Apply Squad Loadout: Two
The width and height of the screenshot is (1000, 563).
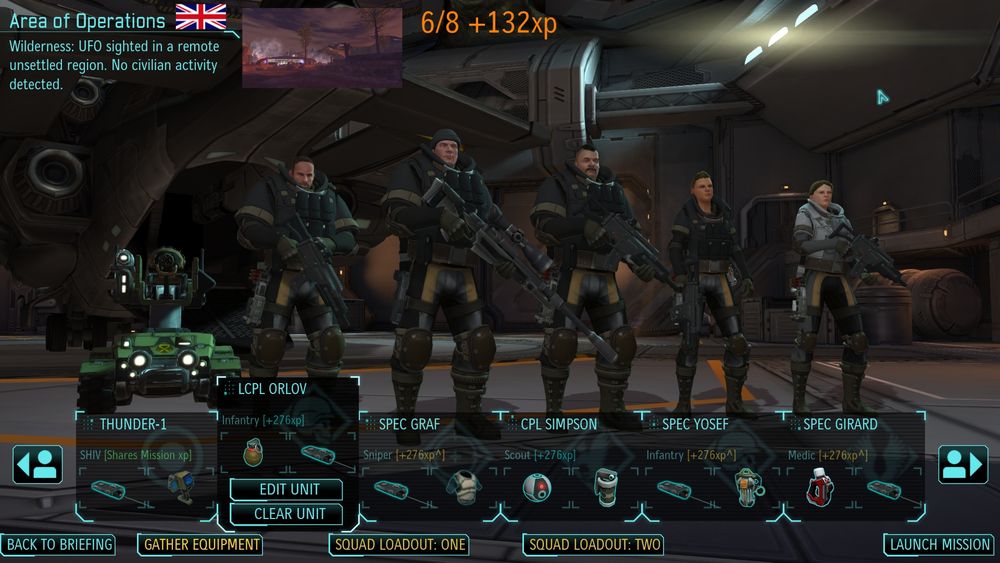(x=594, y=545)
